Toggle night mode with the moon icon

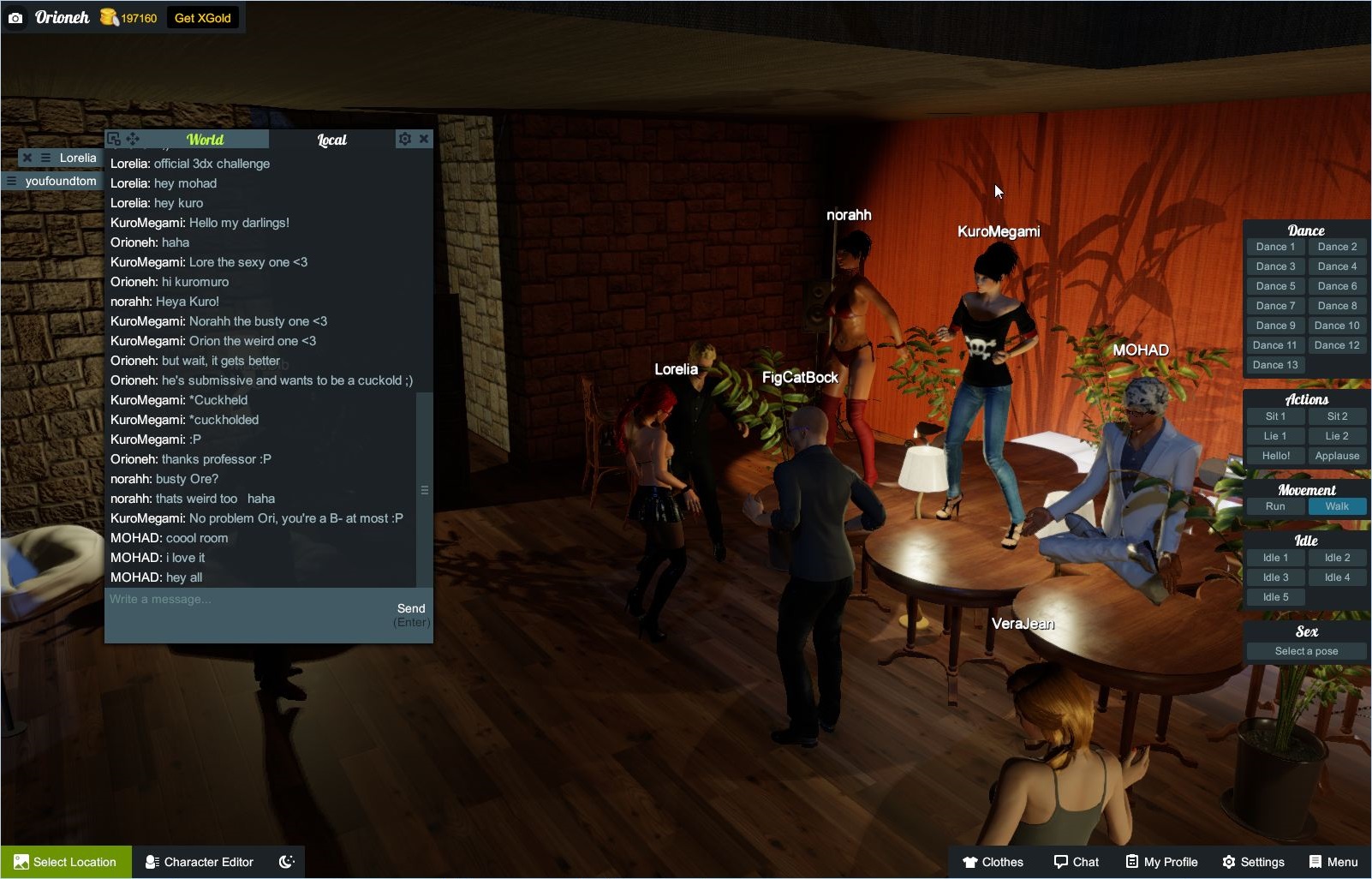[x=287, y=862]
